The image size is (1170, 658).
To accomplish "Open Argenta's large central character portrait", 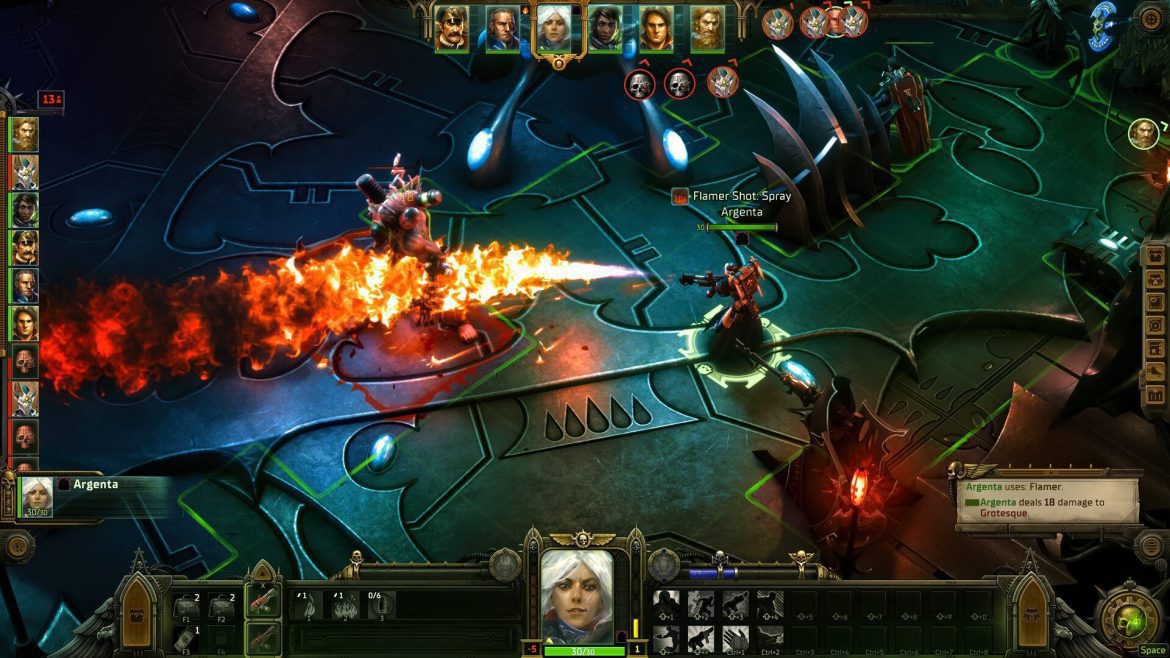I will [584, 597].
